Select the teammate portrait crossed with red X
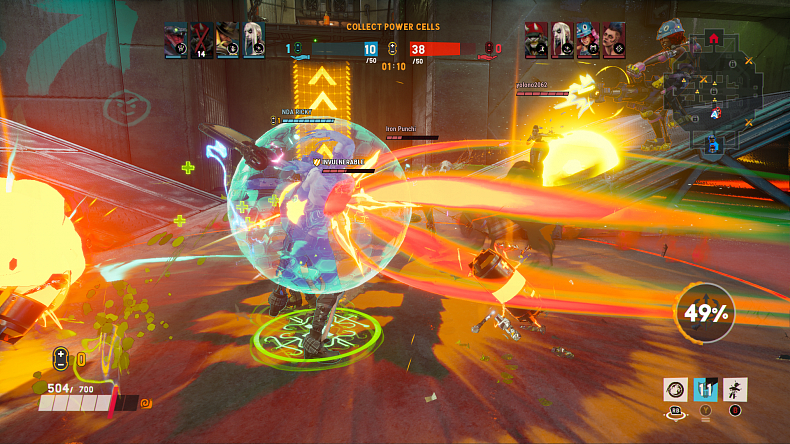 pyautogui.click(x=202, y=39)
